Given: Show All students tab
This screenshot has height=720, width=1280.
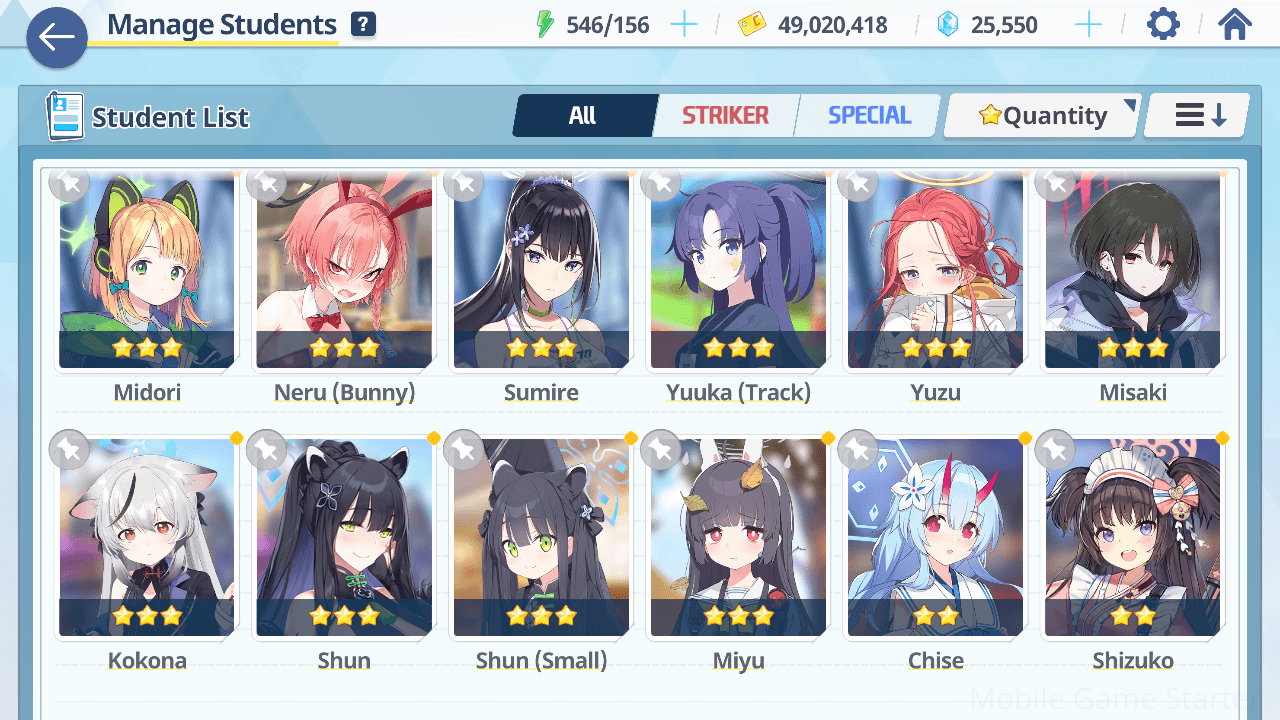Looking at the screenshot, I should point(583,116).
